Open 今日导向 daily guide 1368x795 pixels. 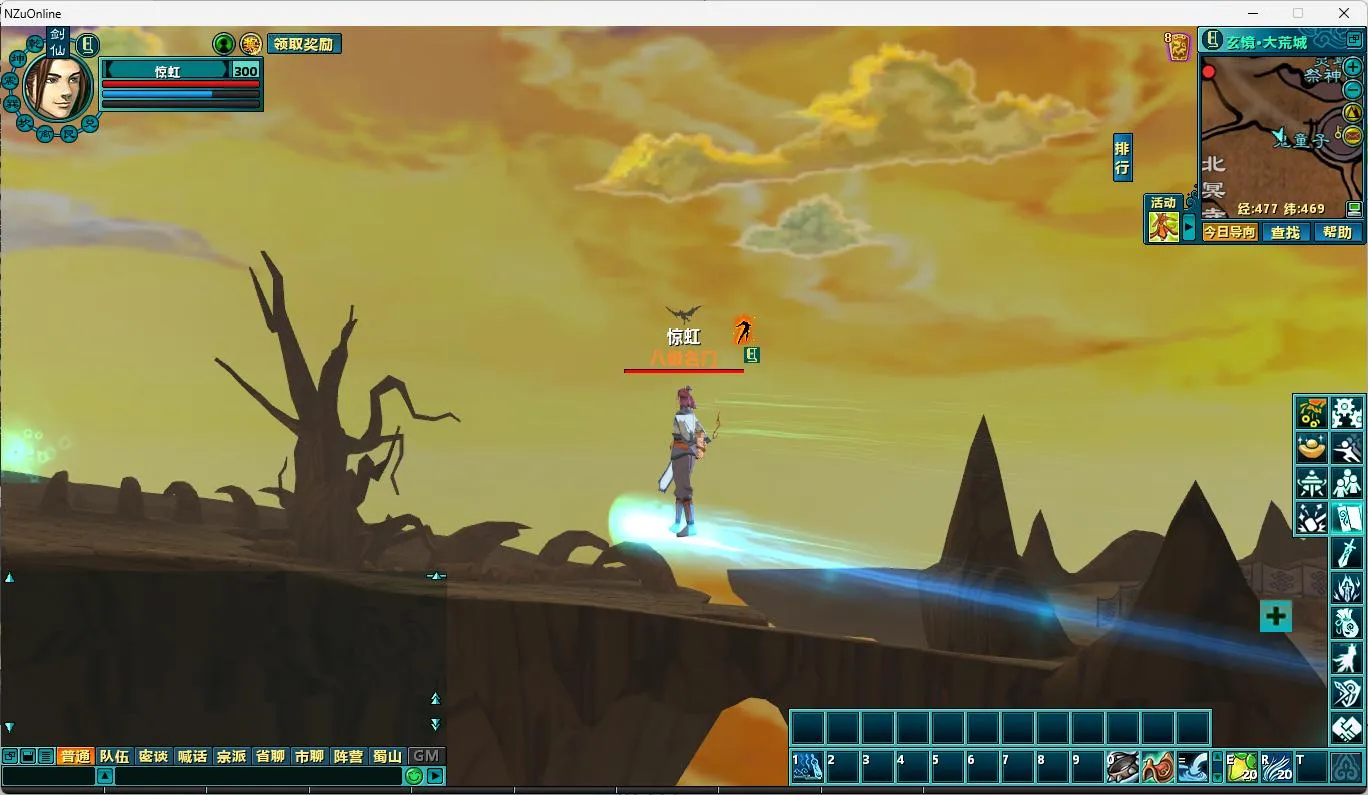[x=1229, y=232]
